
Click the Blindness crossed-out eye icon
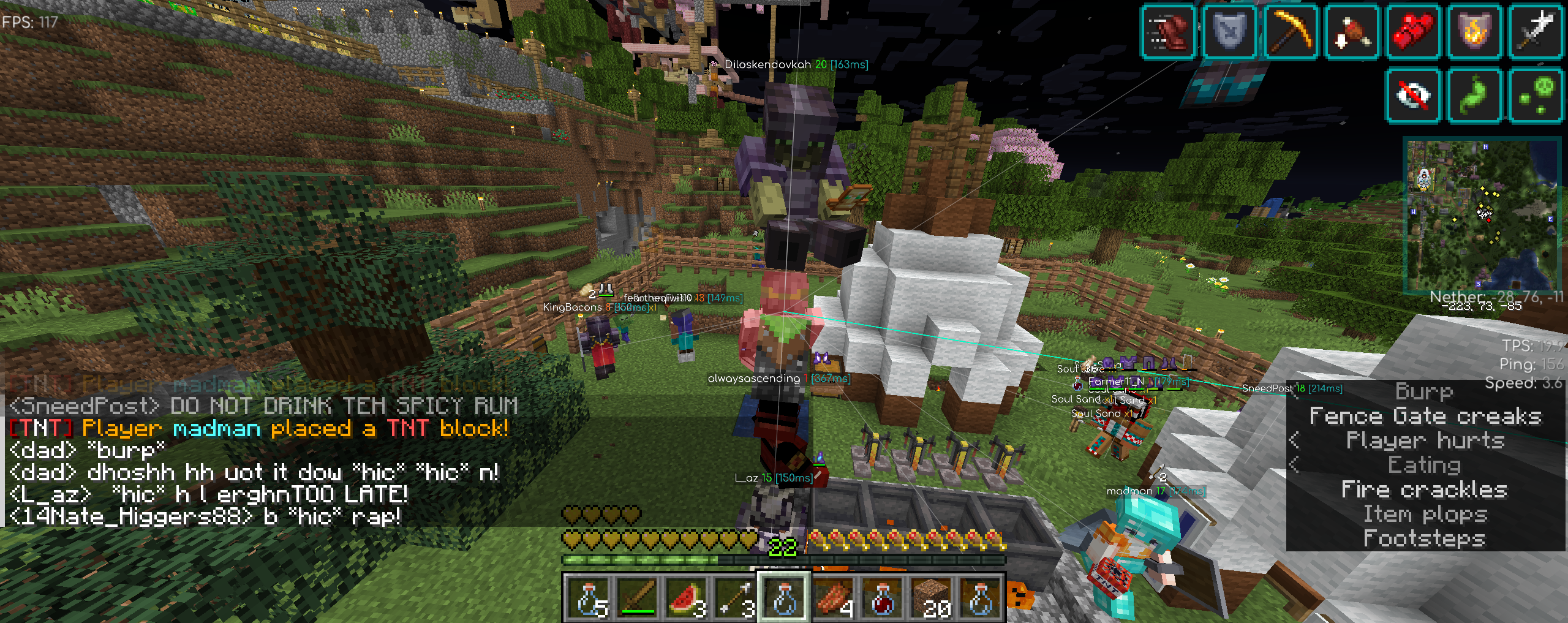(1414, 96)
